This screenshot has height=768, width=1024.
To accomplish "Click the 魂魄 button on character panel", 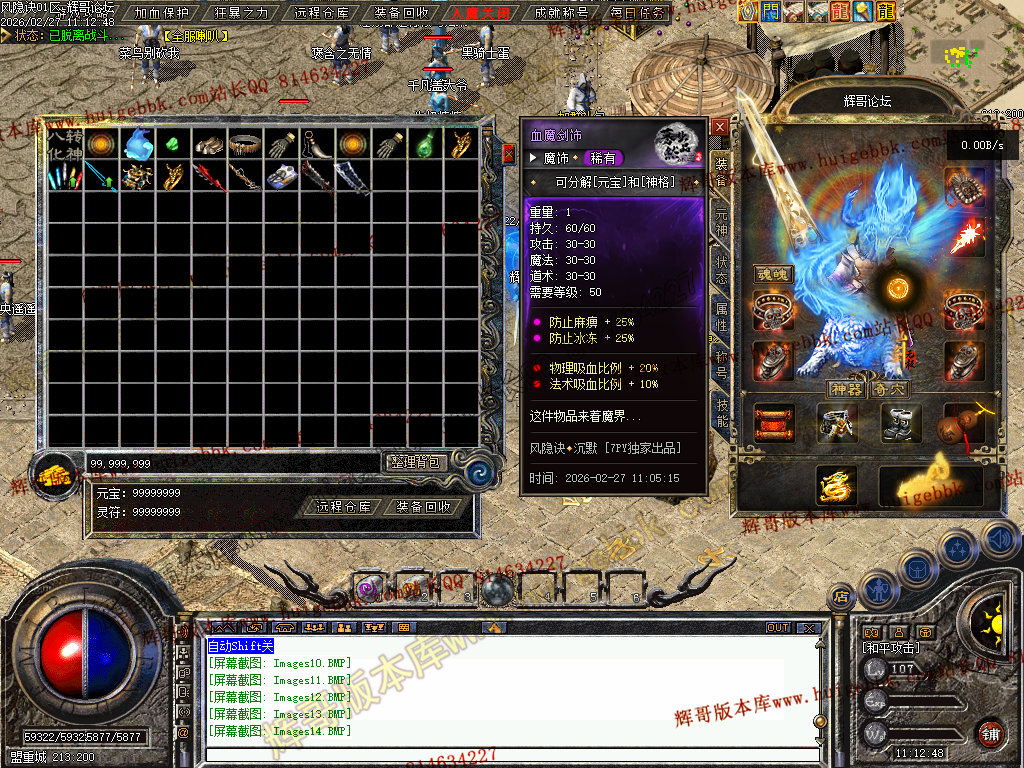I will [773, 274].
